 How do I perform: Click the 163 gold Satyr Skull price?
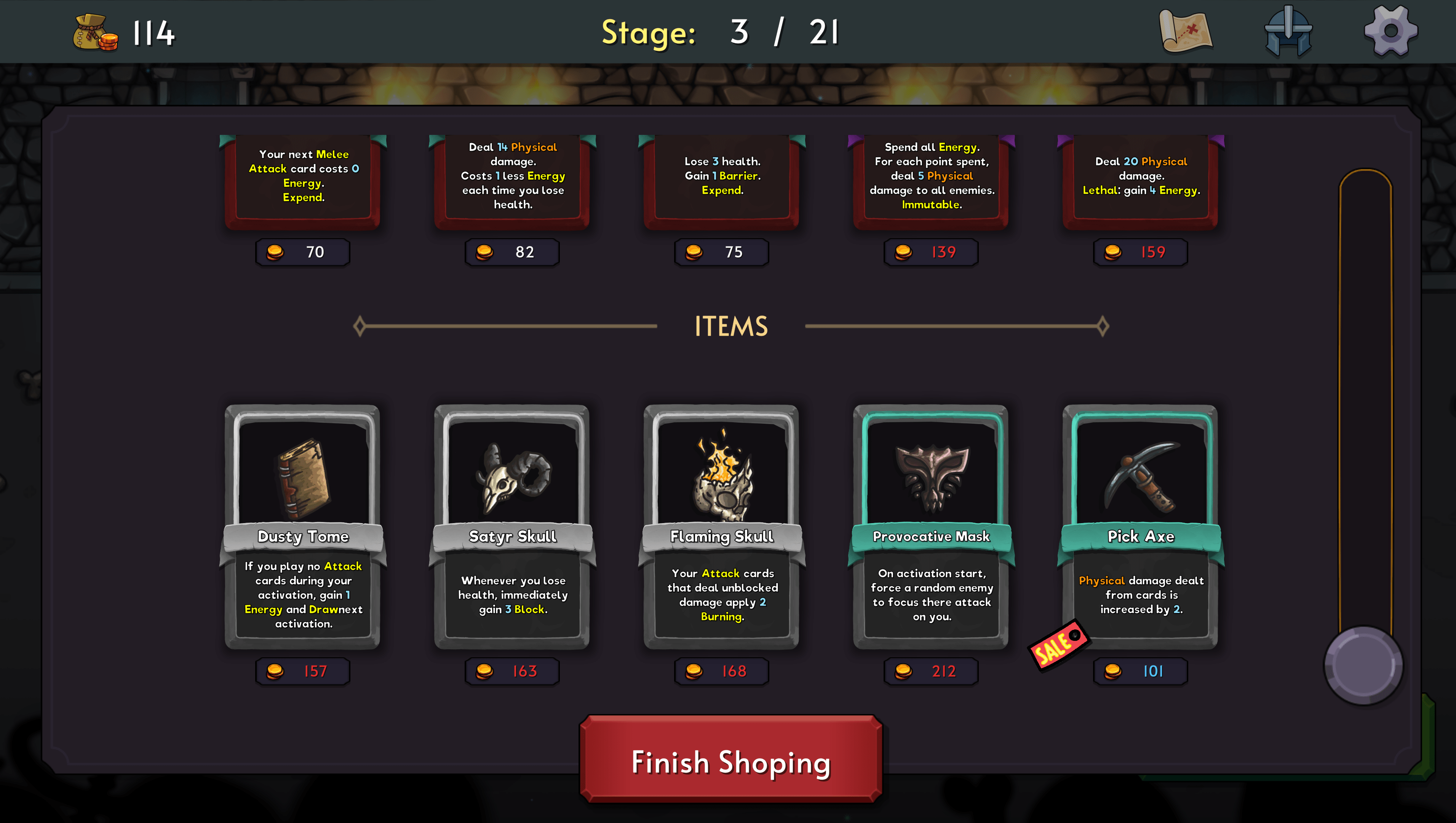512,671
